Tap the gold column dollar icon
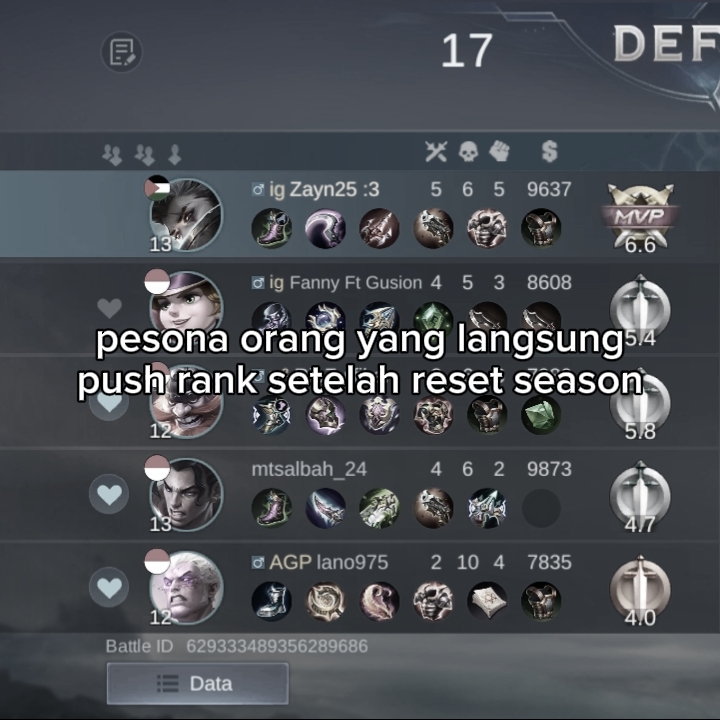 tap(549, 152)
